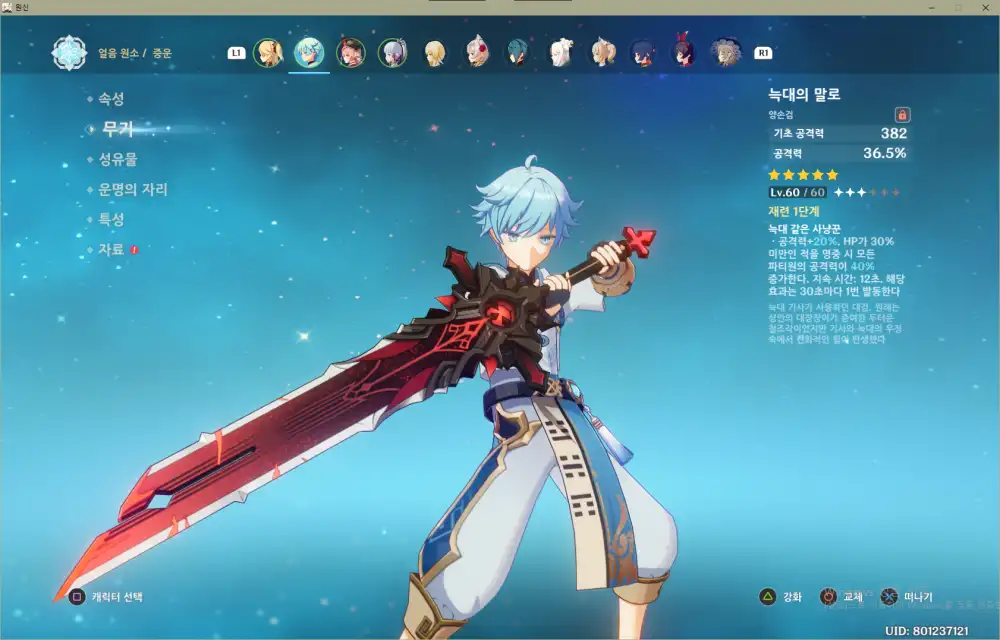Open the 자료 profile entry
The height and width of the screenshot is (640, 1000).
[110, 249]
